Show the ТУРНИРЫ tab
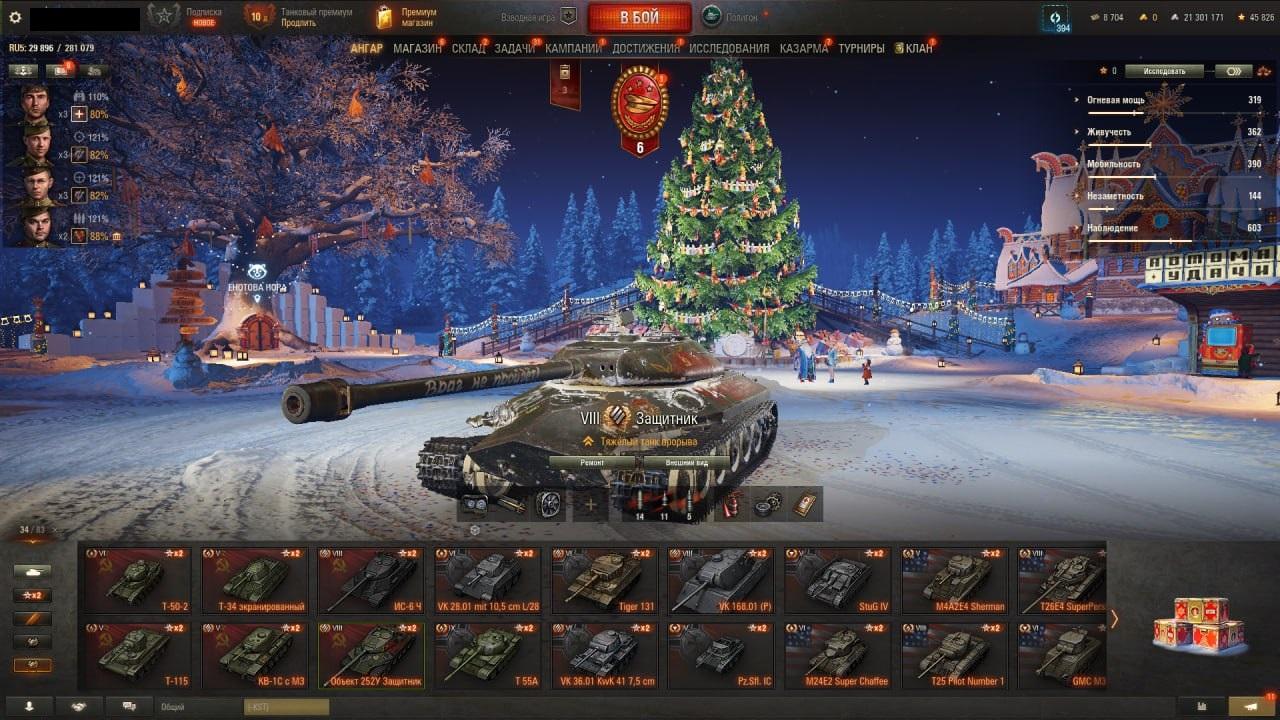 [861, 48]
